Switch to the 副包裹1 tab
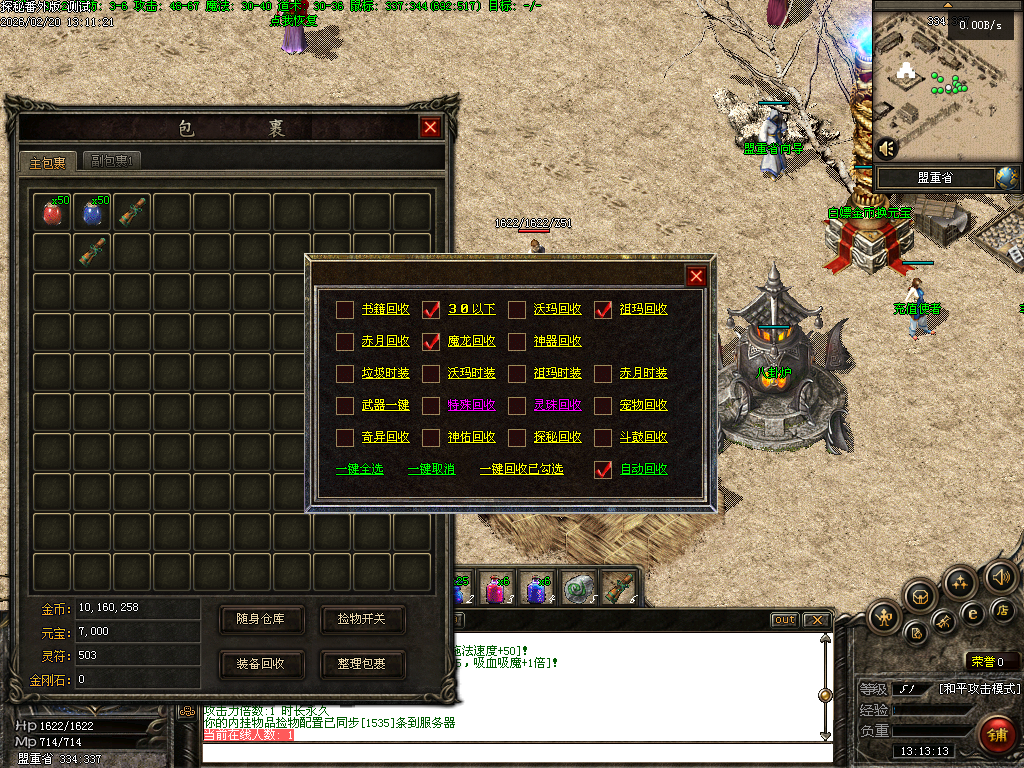The height and width of the screenshot is (768, 1024). pos(111,161)
